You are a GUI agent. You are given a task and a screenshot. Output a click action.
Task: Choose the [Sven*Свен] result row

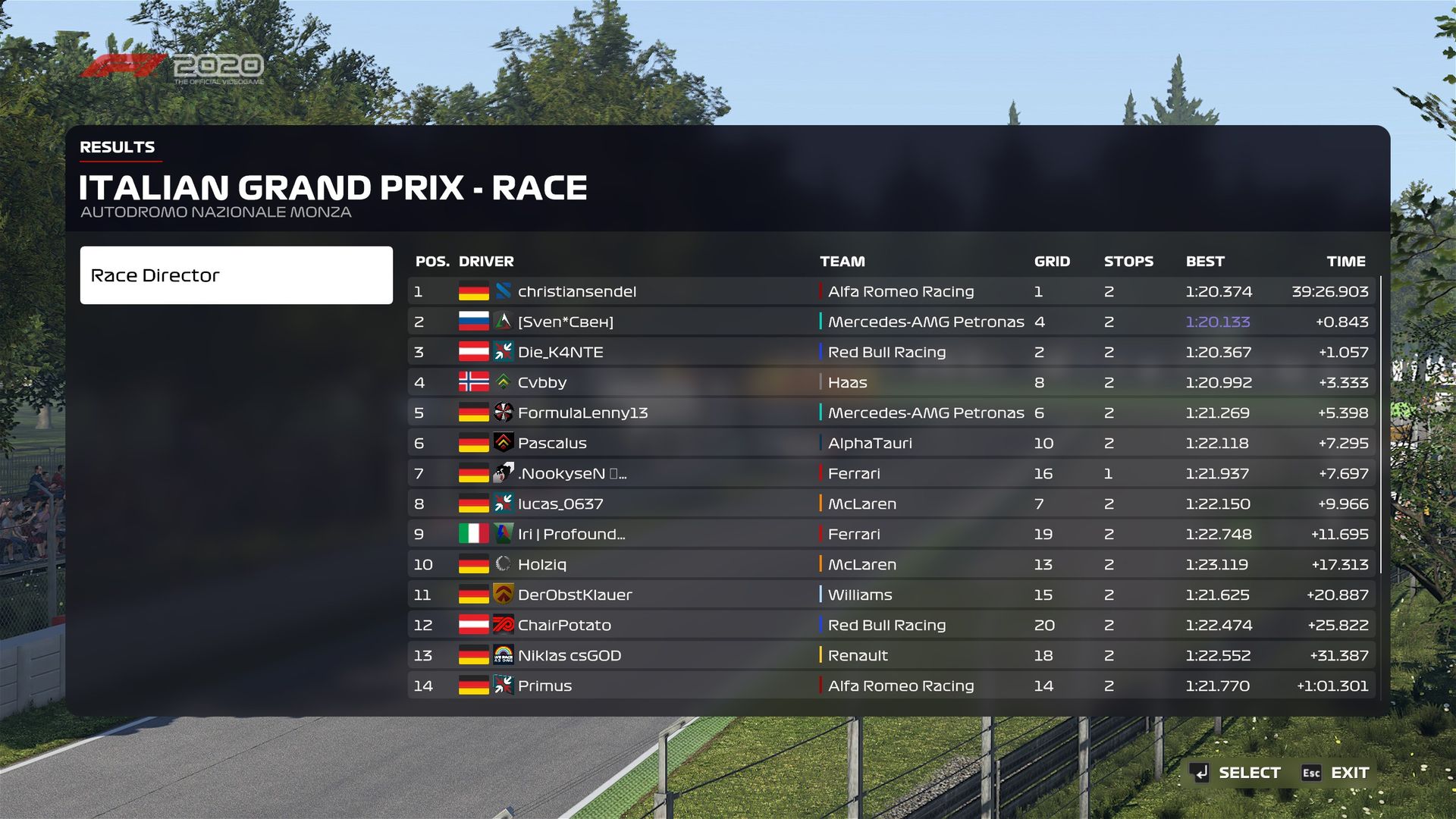tap(891, 322)
